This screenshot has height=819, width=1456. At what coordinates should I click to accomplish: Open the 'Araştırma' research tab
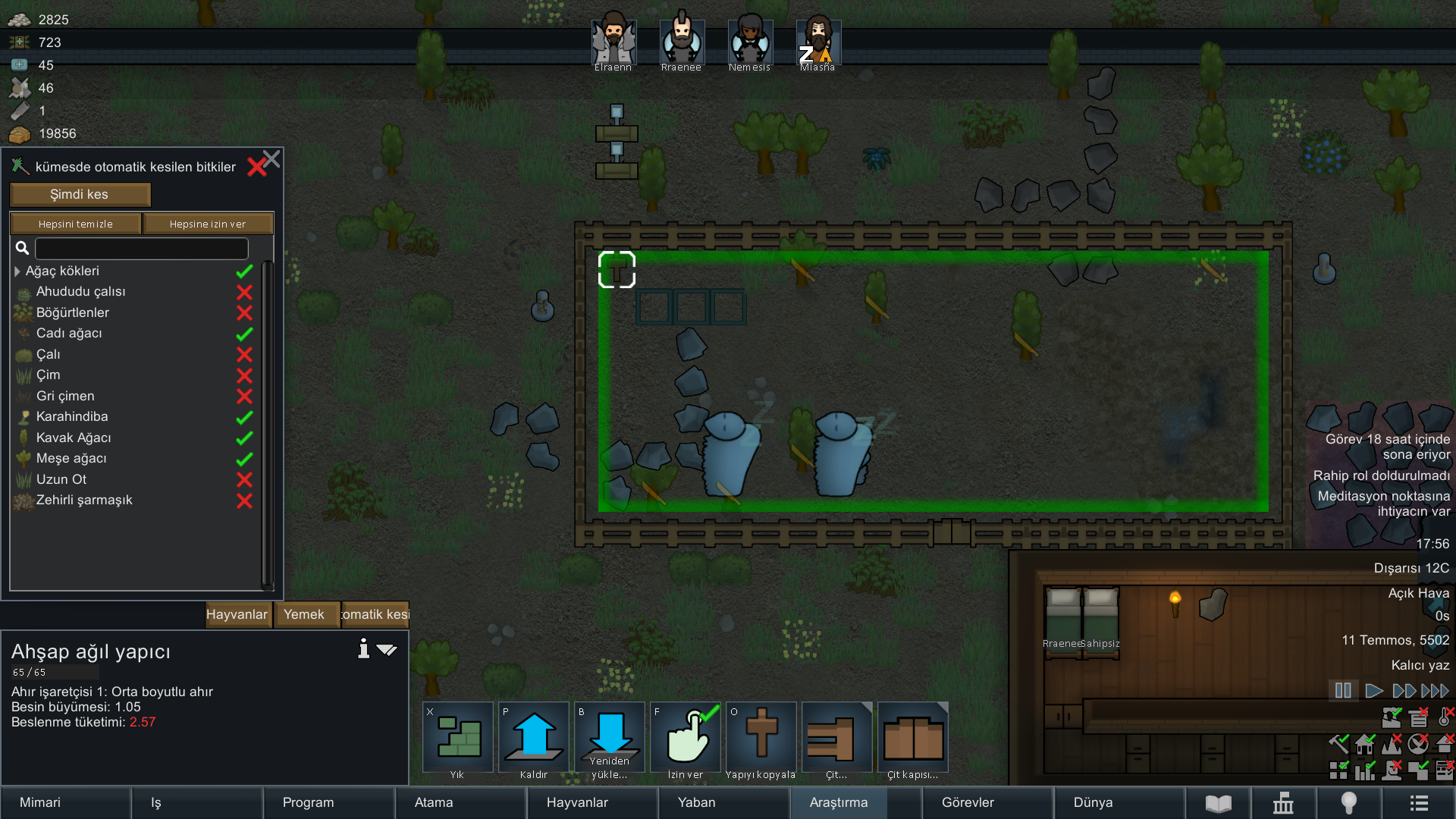pyautogui.click(x=838, y=802)
